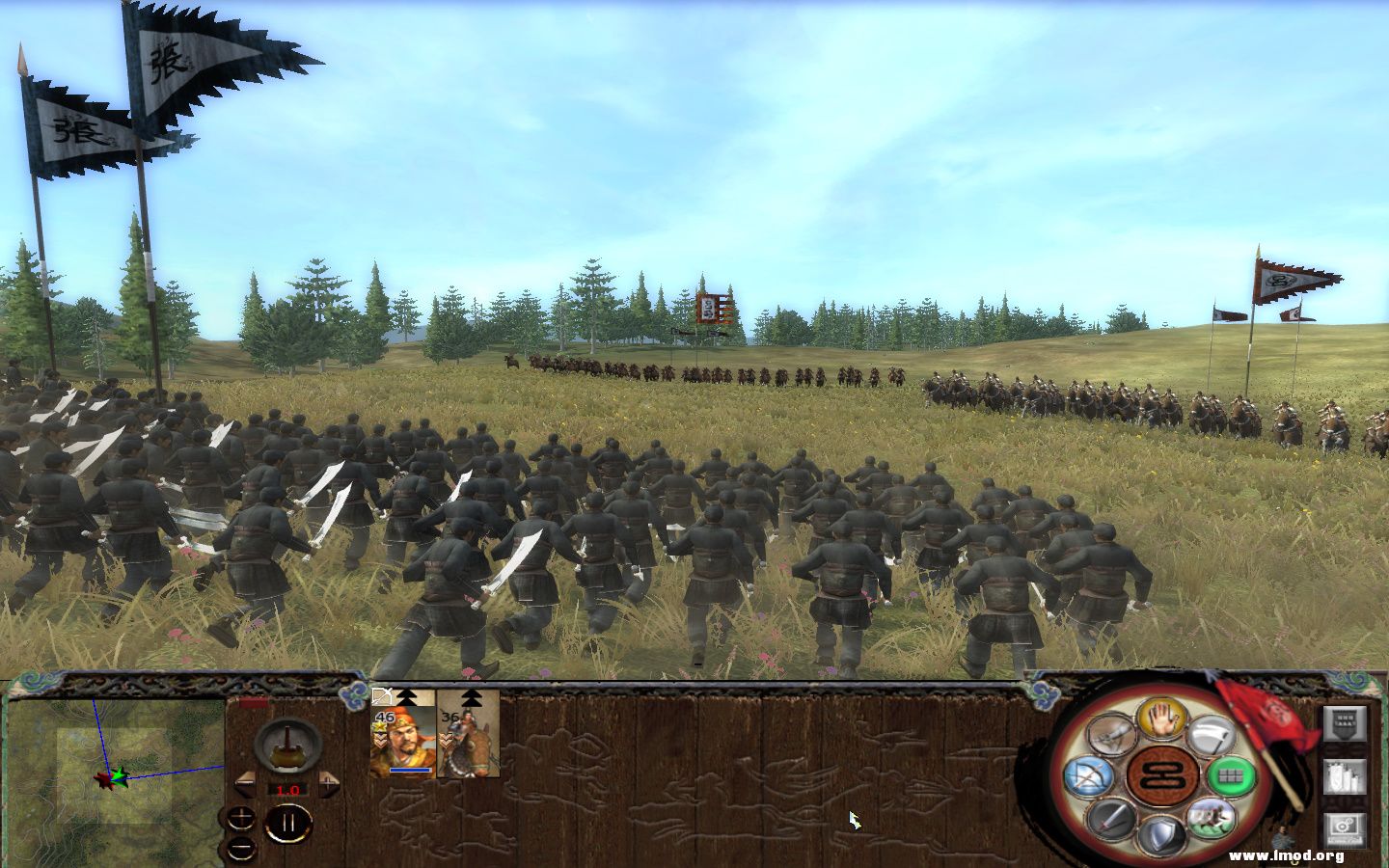Screen dimensions: 1389x868
Task: Open the unit scrolls panel button
Action: pyautogui.click(x=1344, y=775)
